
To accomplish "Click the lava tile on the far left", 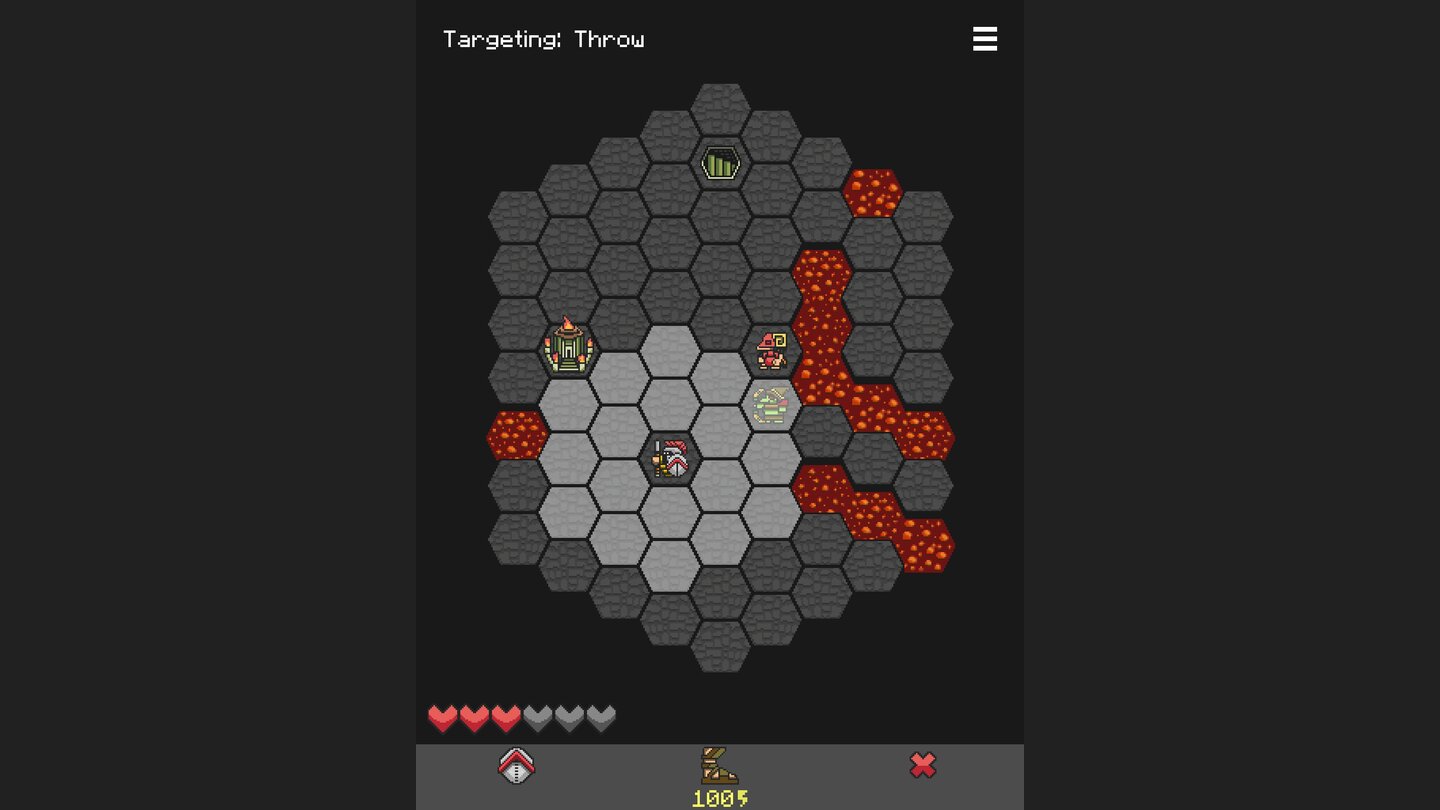I will pyautogui.click(x=519, y=434).
